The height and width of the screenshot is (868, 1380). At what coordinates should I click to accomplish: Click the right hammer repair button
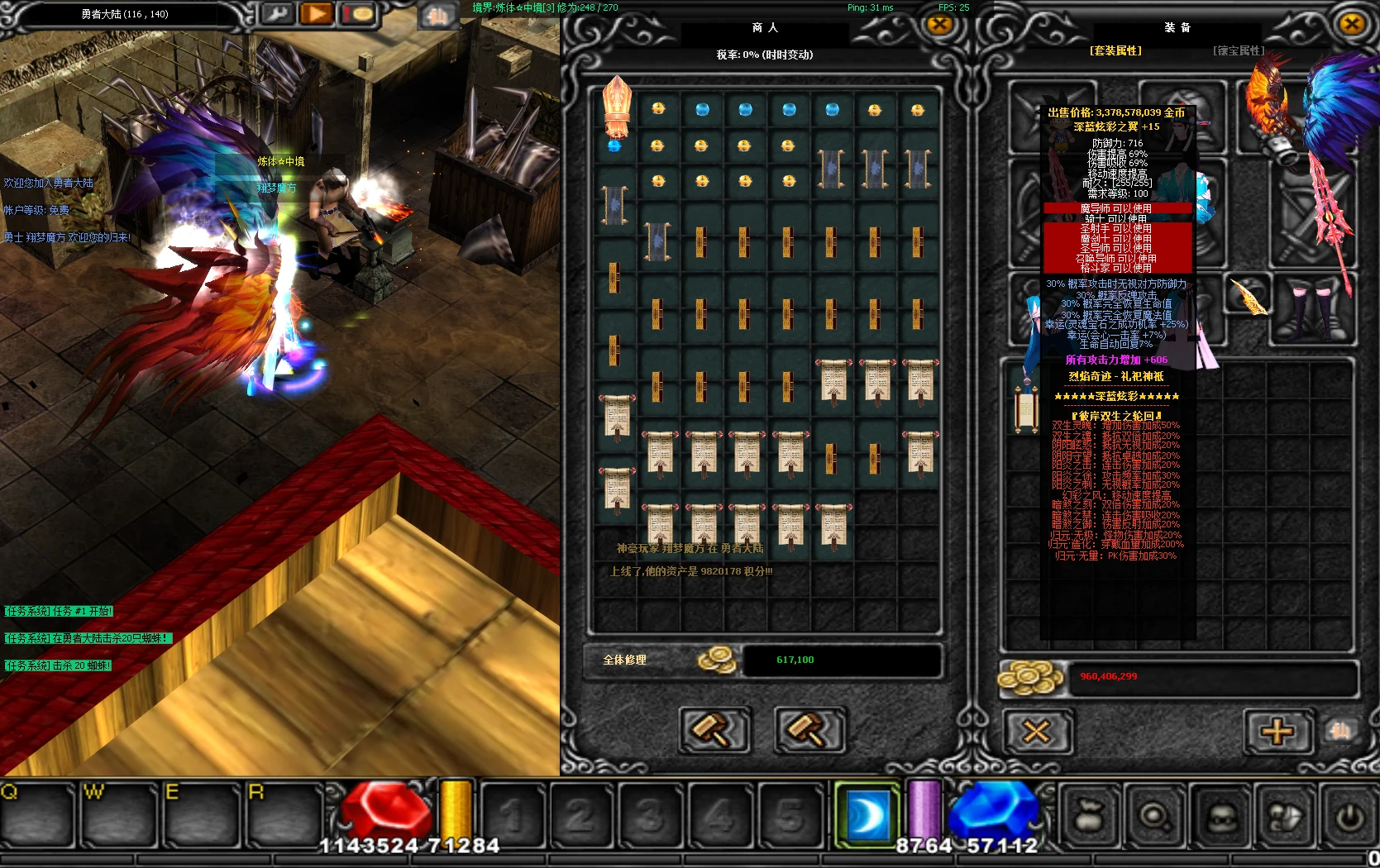point(810,730)
